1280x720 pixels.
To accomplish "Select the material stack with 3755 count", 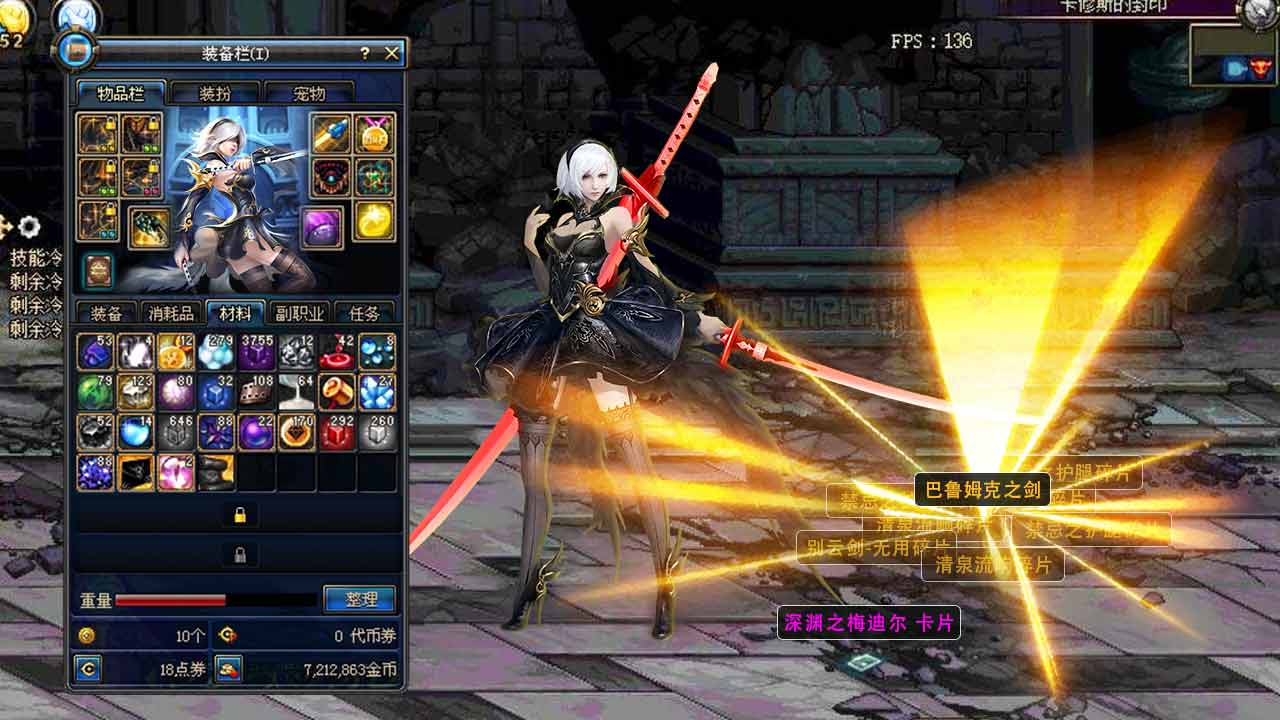I will click(257, 353).
